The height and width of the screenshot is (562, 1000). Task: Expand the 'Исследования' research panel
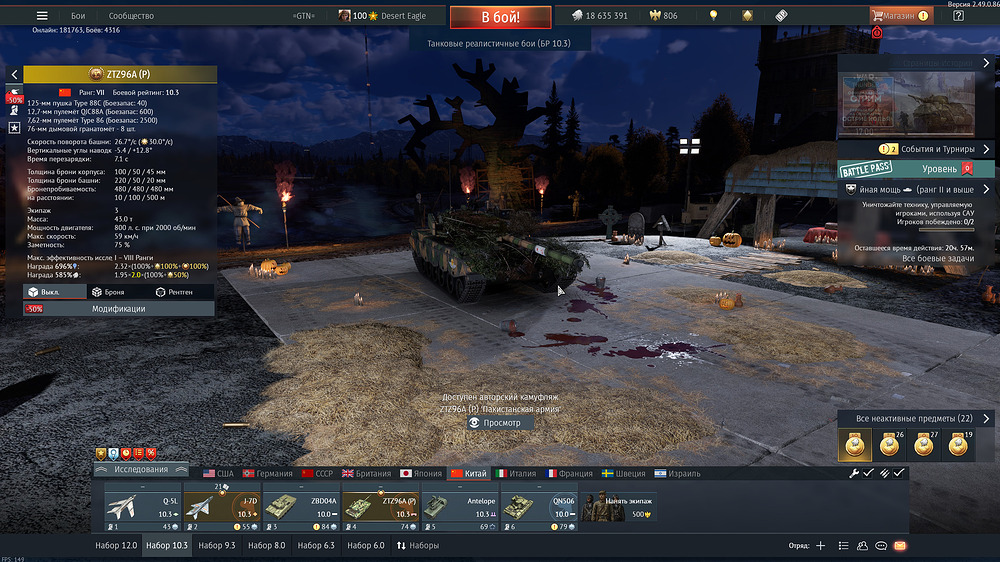point(140,469)
